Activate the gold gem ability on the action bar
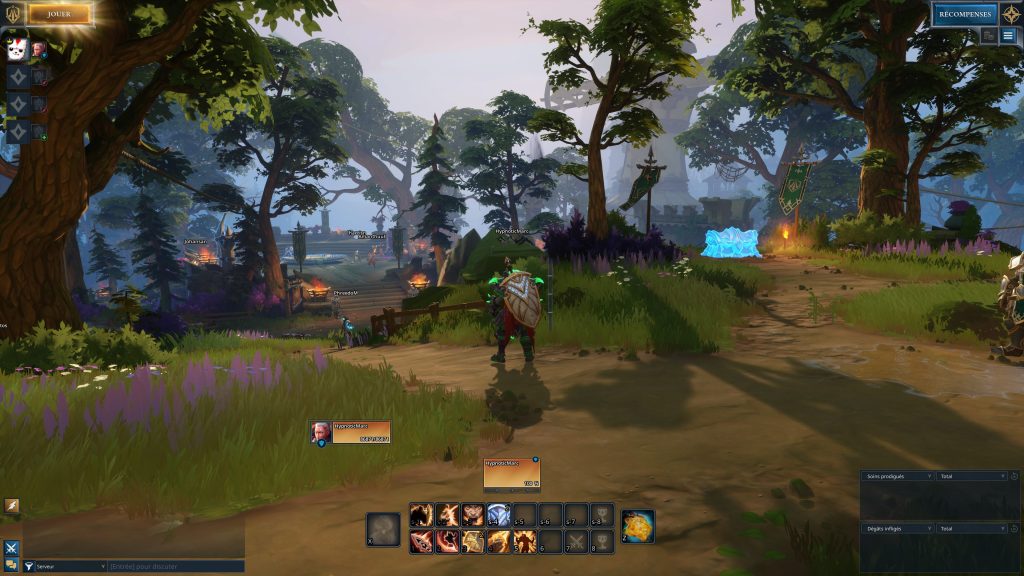 click(638, 526)
